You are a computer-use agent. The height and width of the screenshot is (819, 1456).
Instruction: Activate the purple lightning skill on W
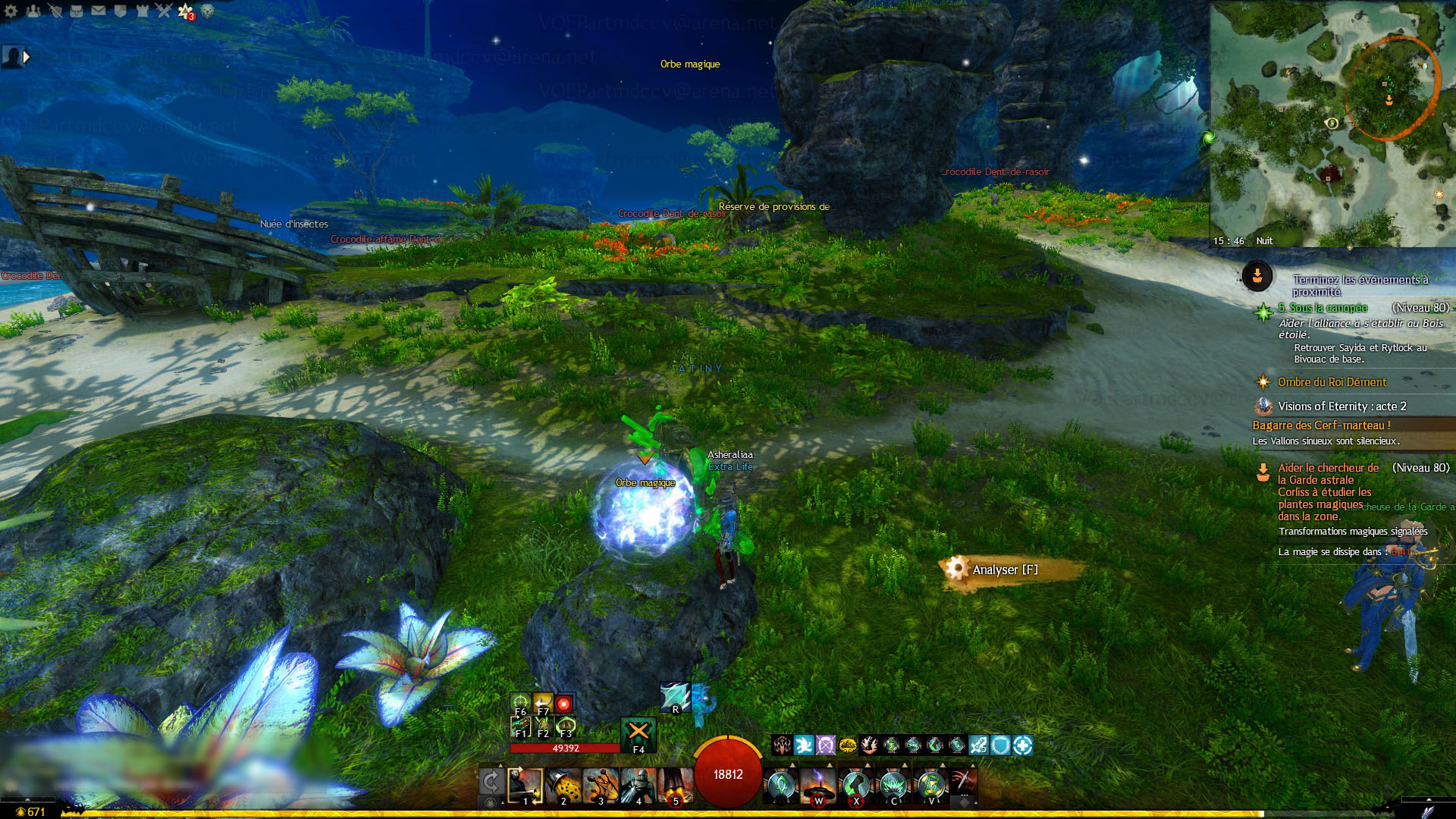[818, 785]
